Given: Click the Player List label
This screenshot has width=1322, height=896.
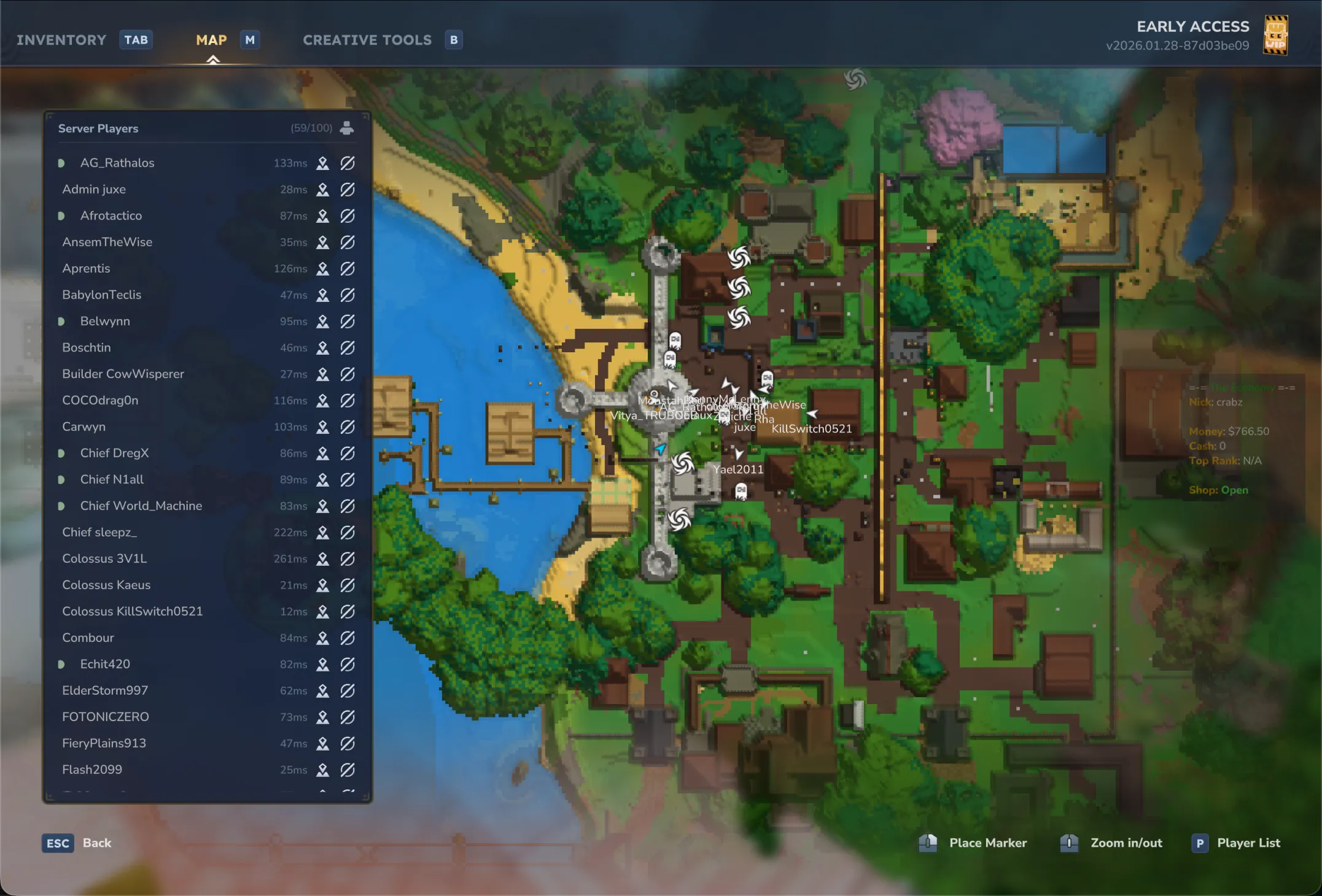Looking at the screenshot, I should (x=1250, y=843).
